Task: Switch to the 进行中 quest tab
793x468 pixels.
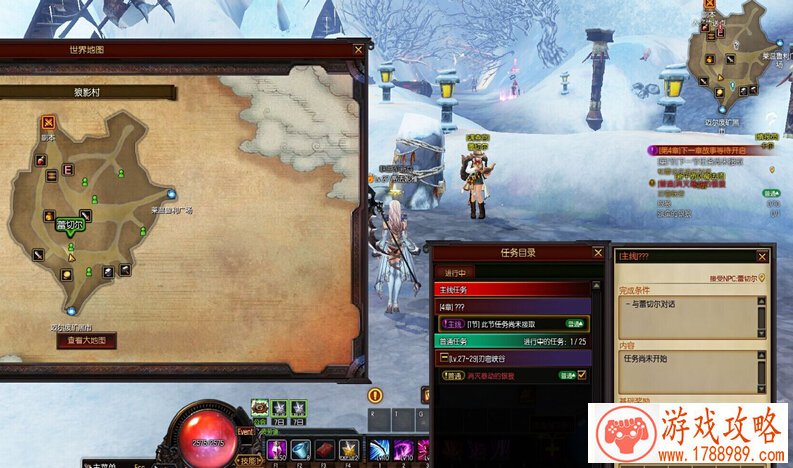Action: point(453,272)
